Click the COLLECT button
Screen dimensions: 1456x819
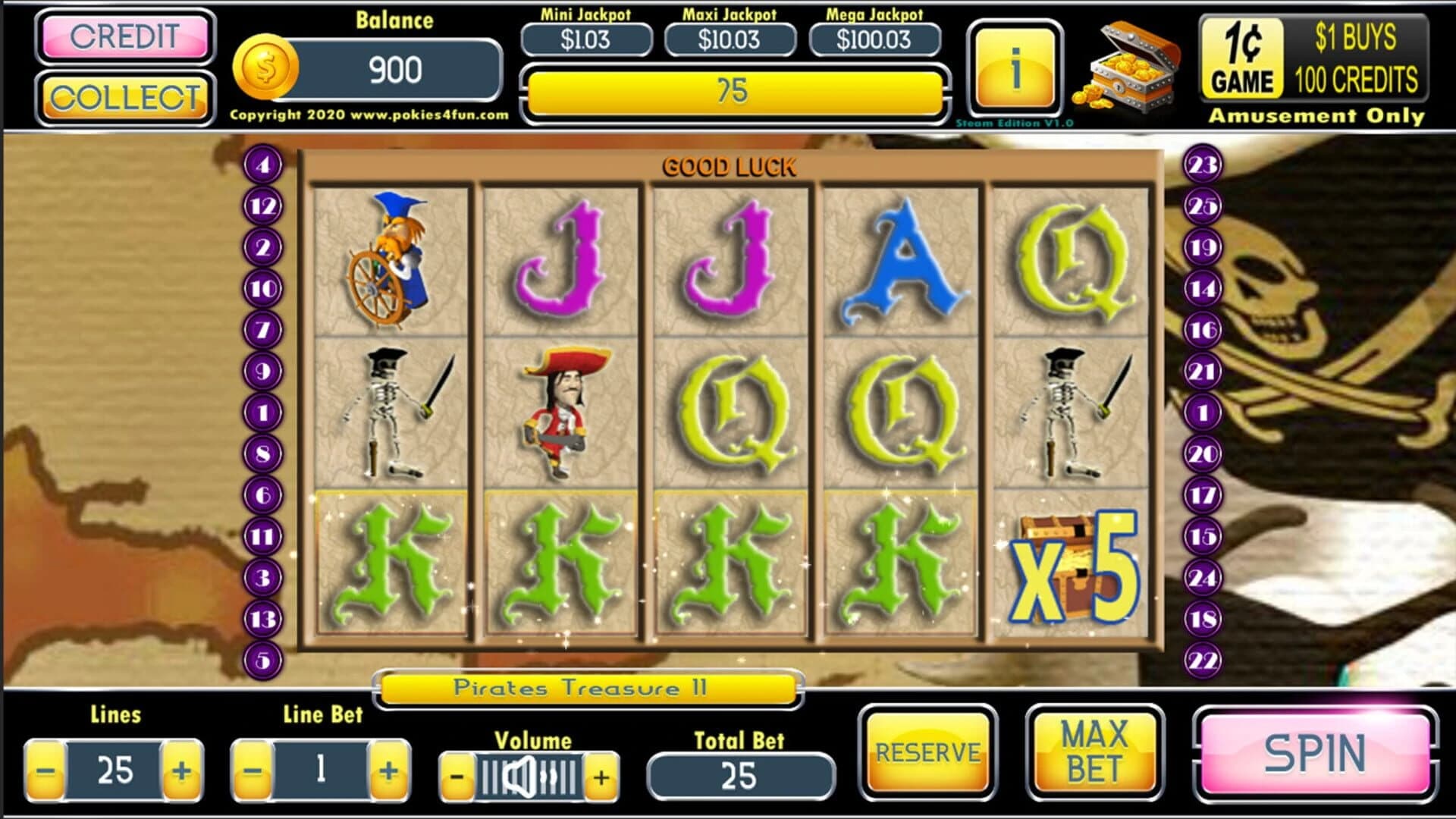click(x=124, y=98)
